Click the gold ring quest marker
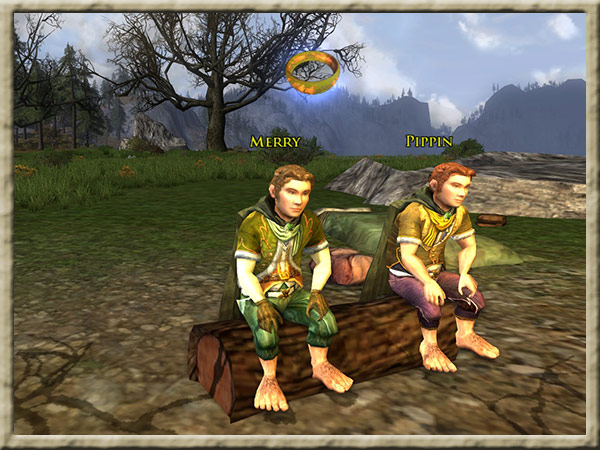The width and height of the screenshot is (600, 450). pos(312,71)
